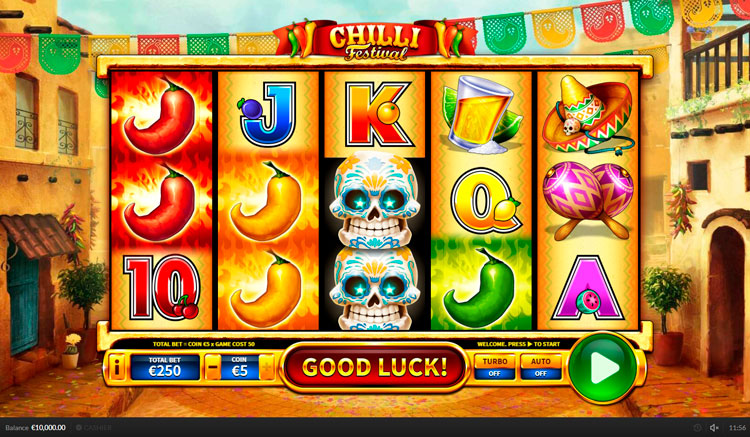Toggle the Auto spin button
Screen dimensions: 750x437
pos(540,367)
